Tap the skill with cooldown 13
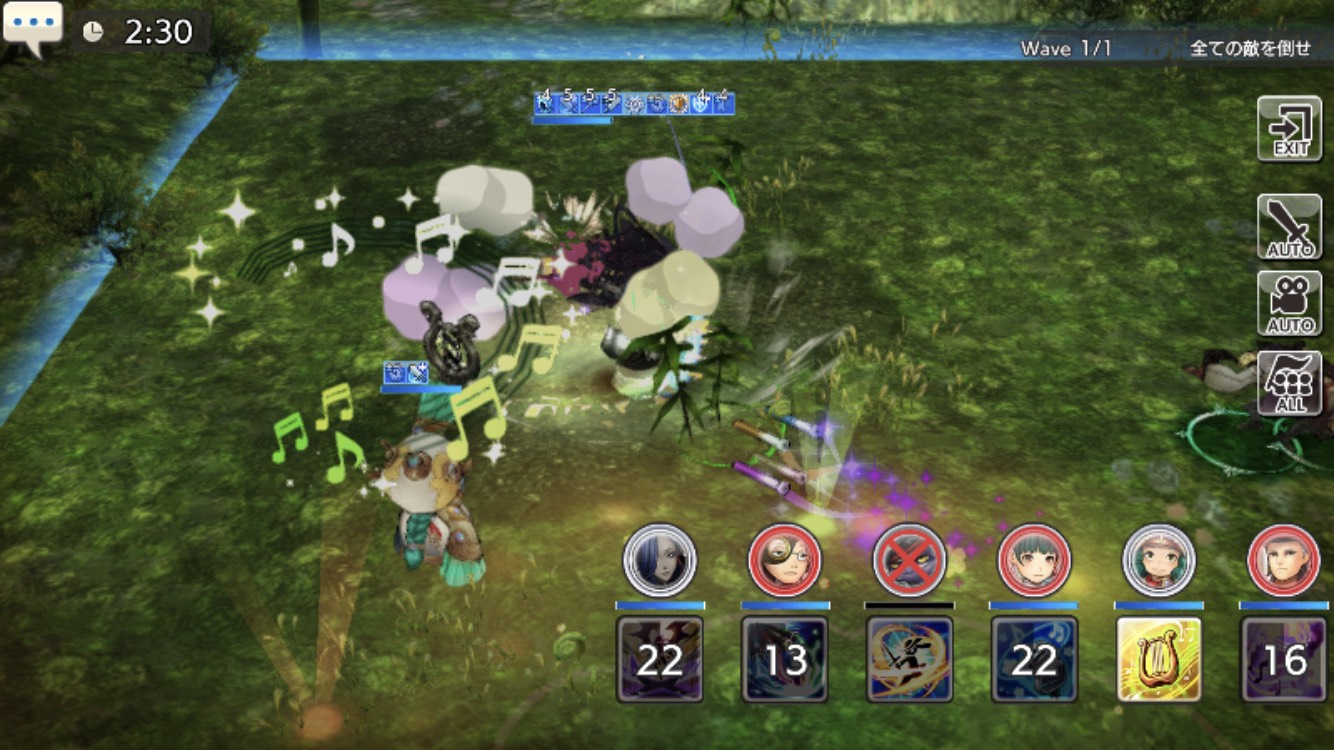Viewport: 1334px width, 750px height. (784, 659)
